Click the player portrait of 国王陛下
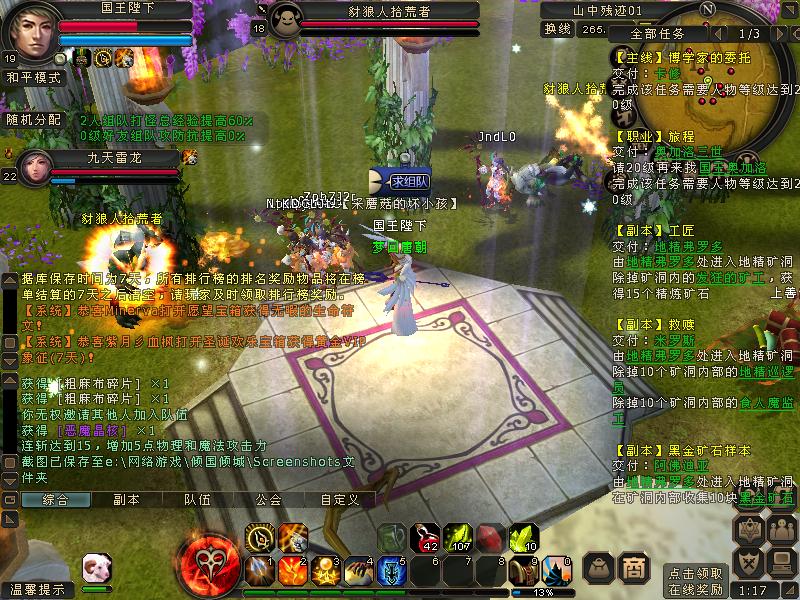This screenshot has width=800, height=600. tap(29, 33)
